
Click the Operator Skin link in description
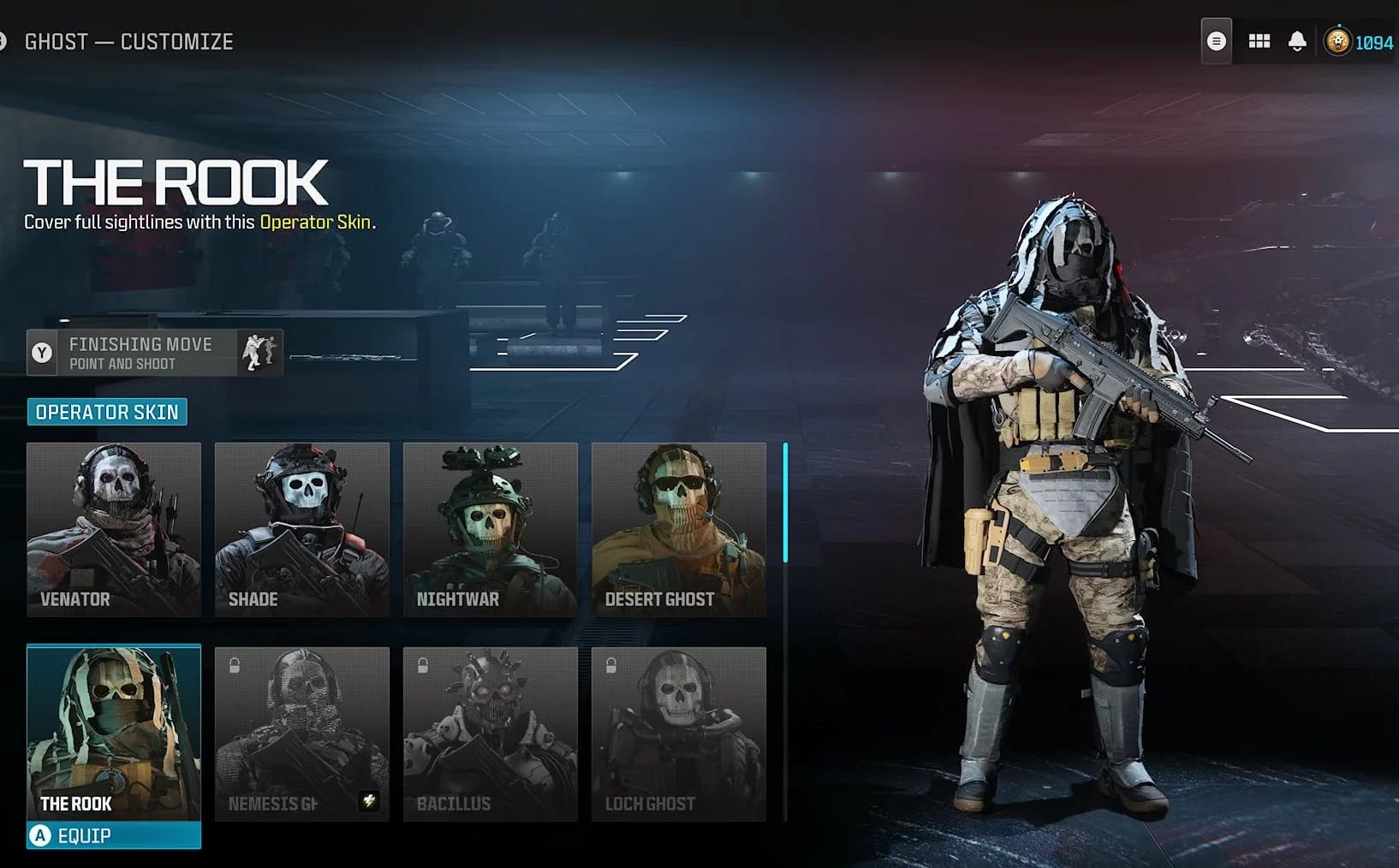pyautogui.click(x=317, y=222)
